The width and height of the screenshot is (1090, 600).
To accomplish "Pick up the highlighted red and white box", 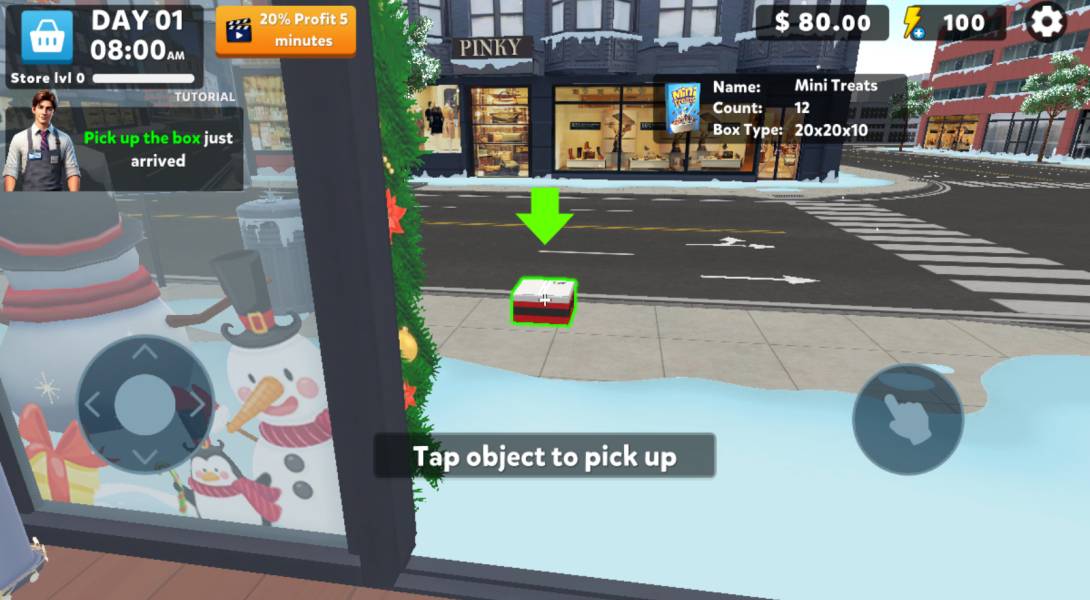I will click(544, 301).
